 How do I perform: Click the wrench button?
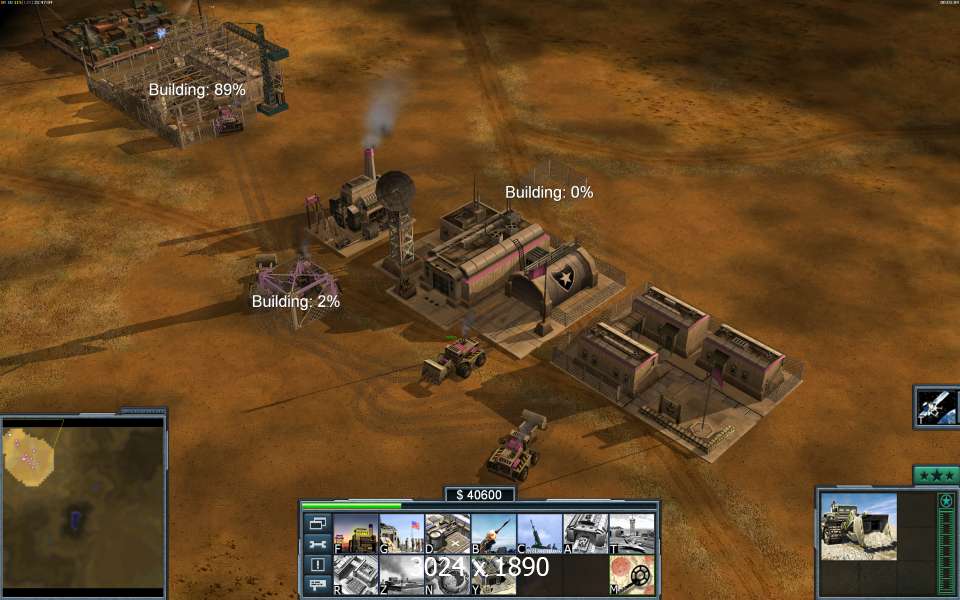coord(318,544)
